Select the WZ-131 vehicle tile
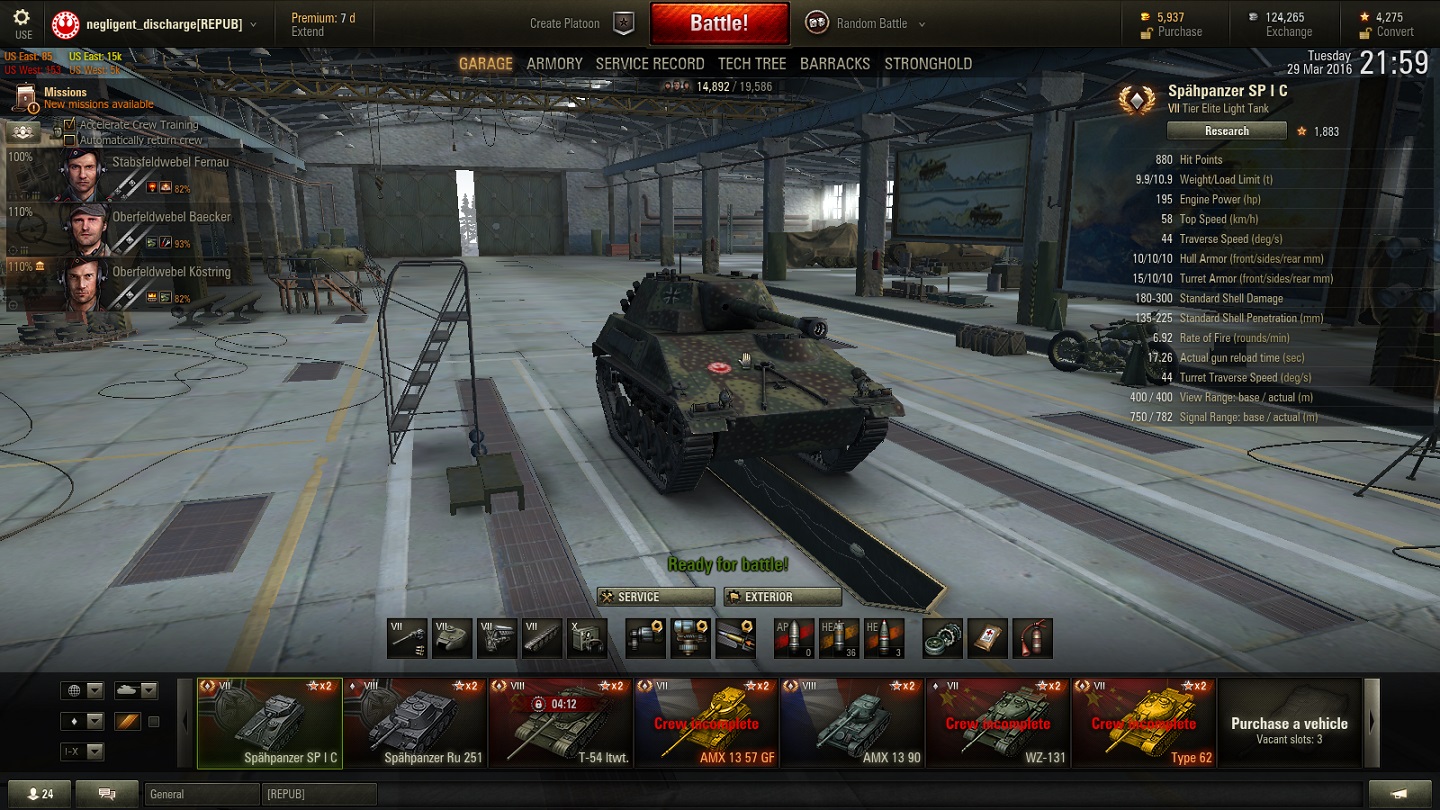The height and width of the screenshot is (810, 1440). tap(997, 723)
